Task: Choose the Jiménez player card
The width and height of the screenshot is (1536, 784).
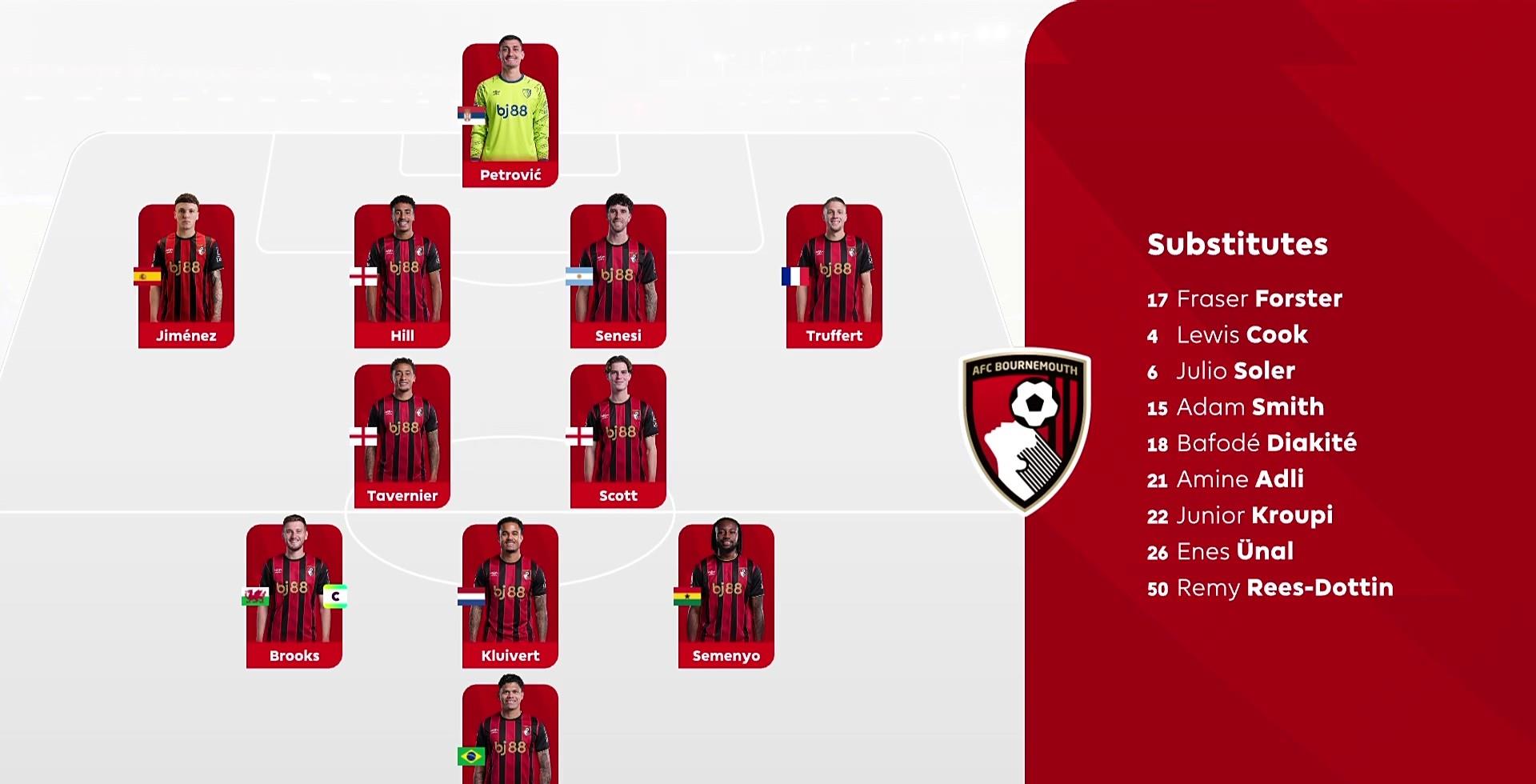Action: coord(186,275)
